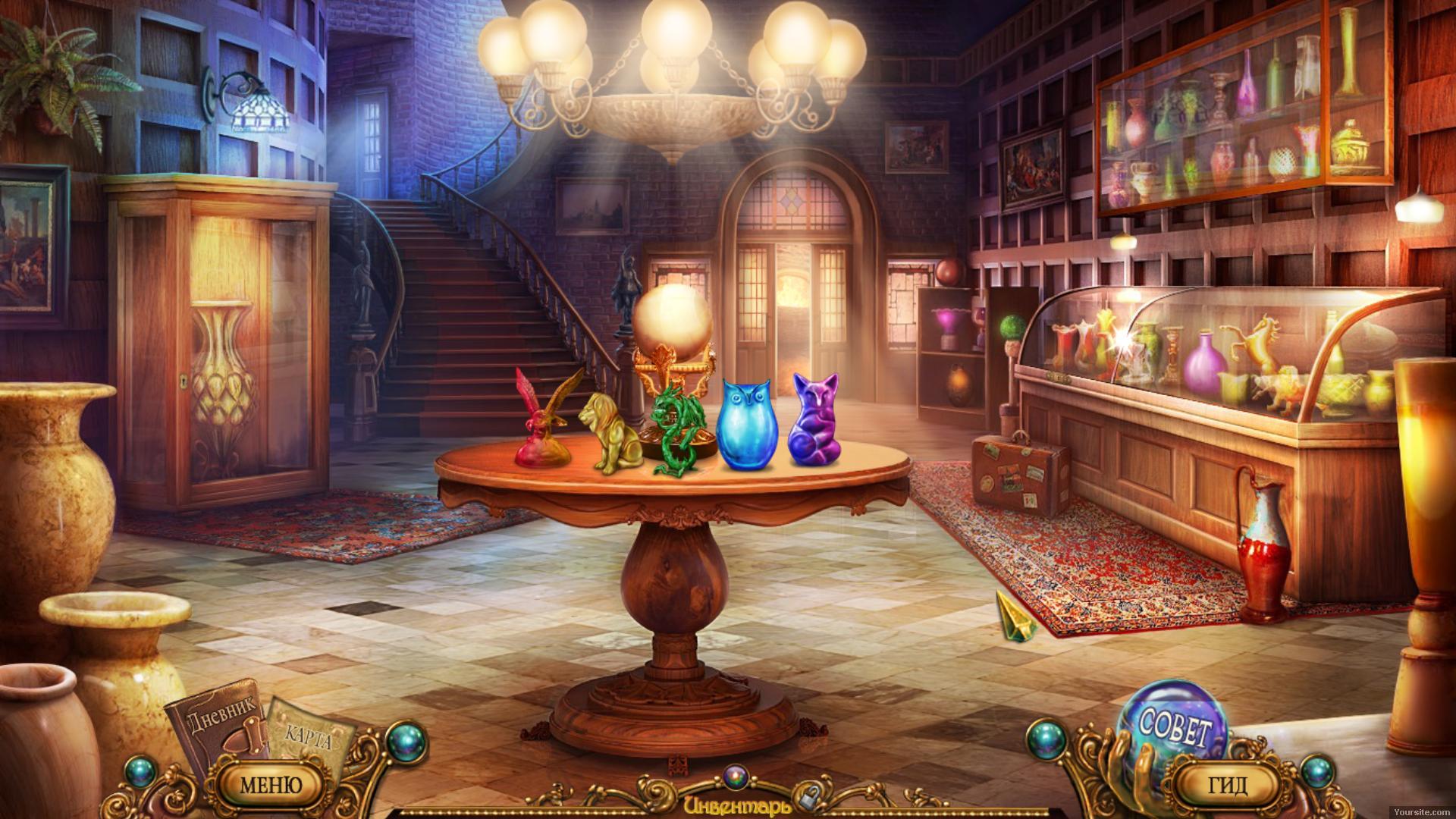Open the ГИД strategy guide

click(x=1225, y=784)
